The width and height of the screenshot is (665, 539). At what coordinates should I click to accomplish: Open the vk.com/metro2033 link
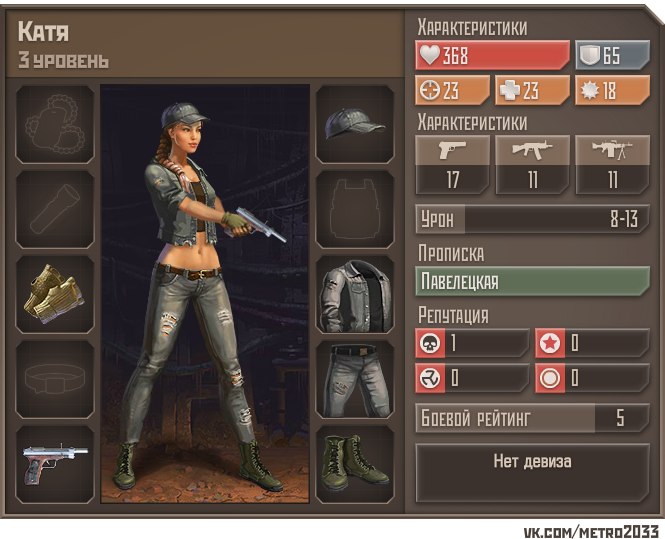coord(590,528)
